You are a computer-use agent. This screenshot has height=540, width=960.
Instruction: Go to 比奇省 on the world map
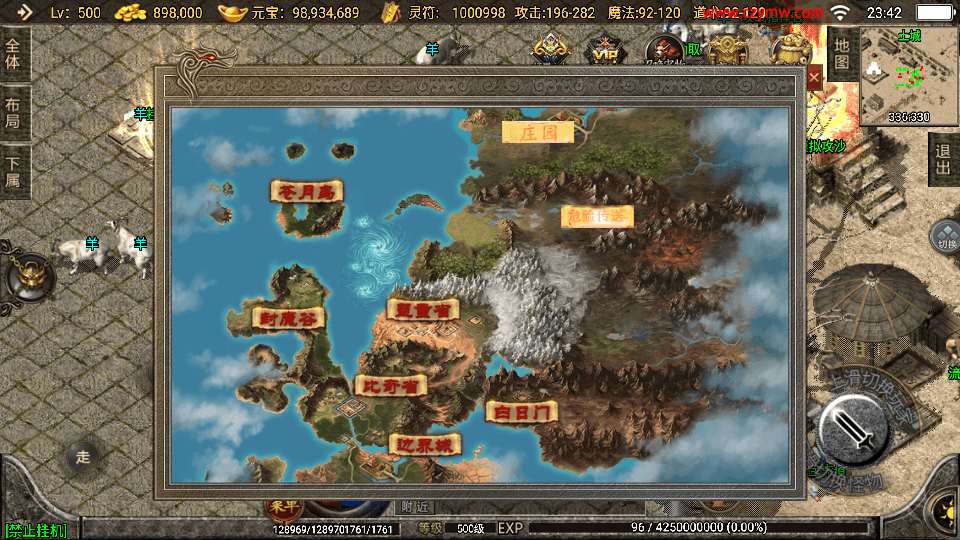[391, 385]
